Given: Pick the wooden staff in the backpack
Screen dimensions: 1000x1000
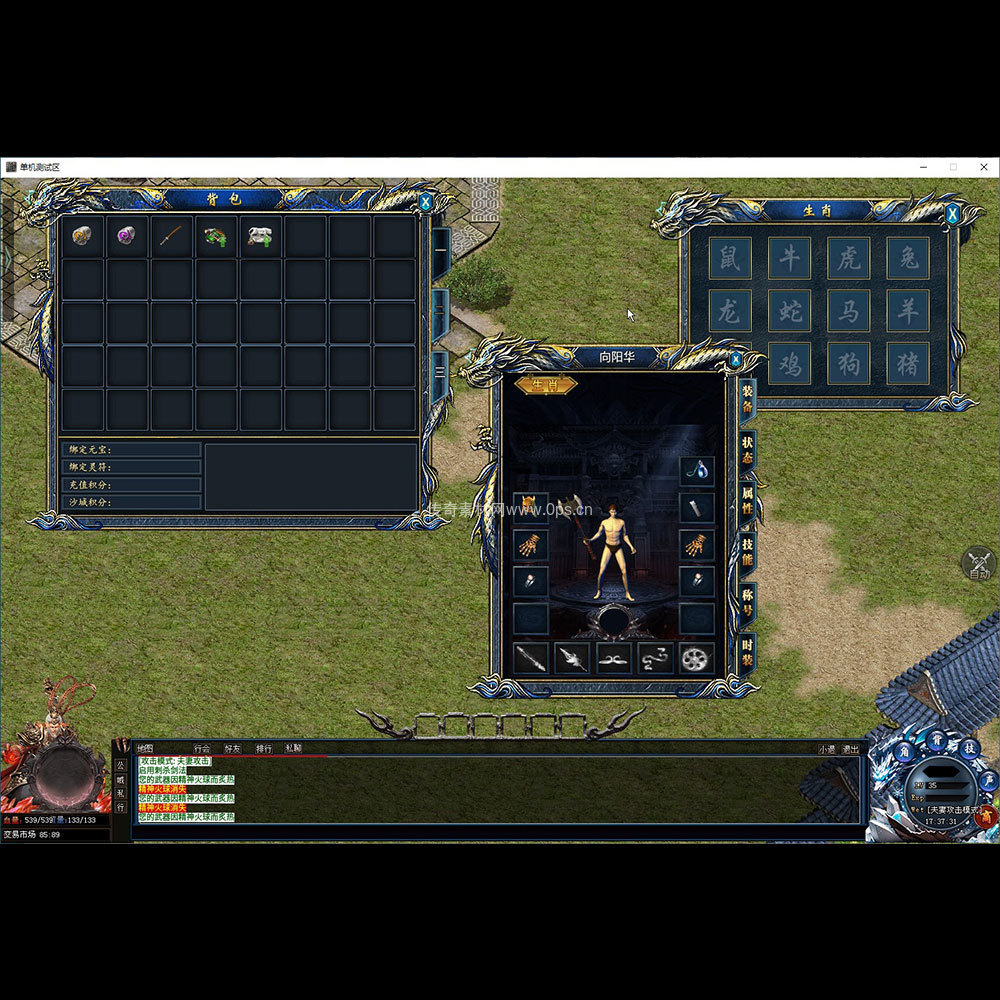Looking at the screenshot, I should pyautogui.click(x=171, y=236).
